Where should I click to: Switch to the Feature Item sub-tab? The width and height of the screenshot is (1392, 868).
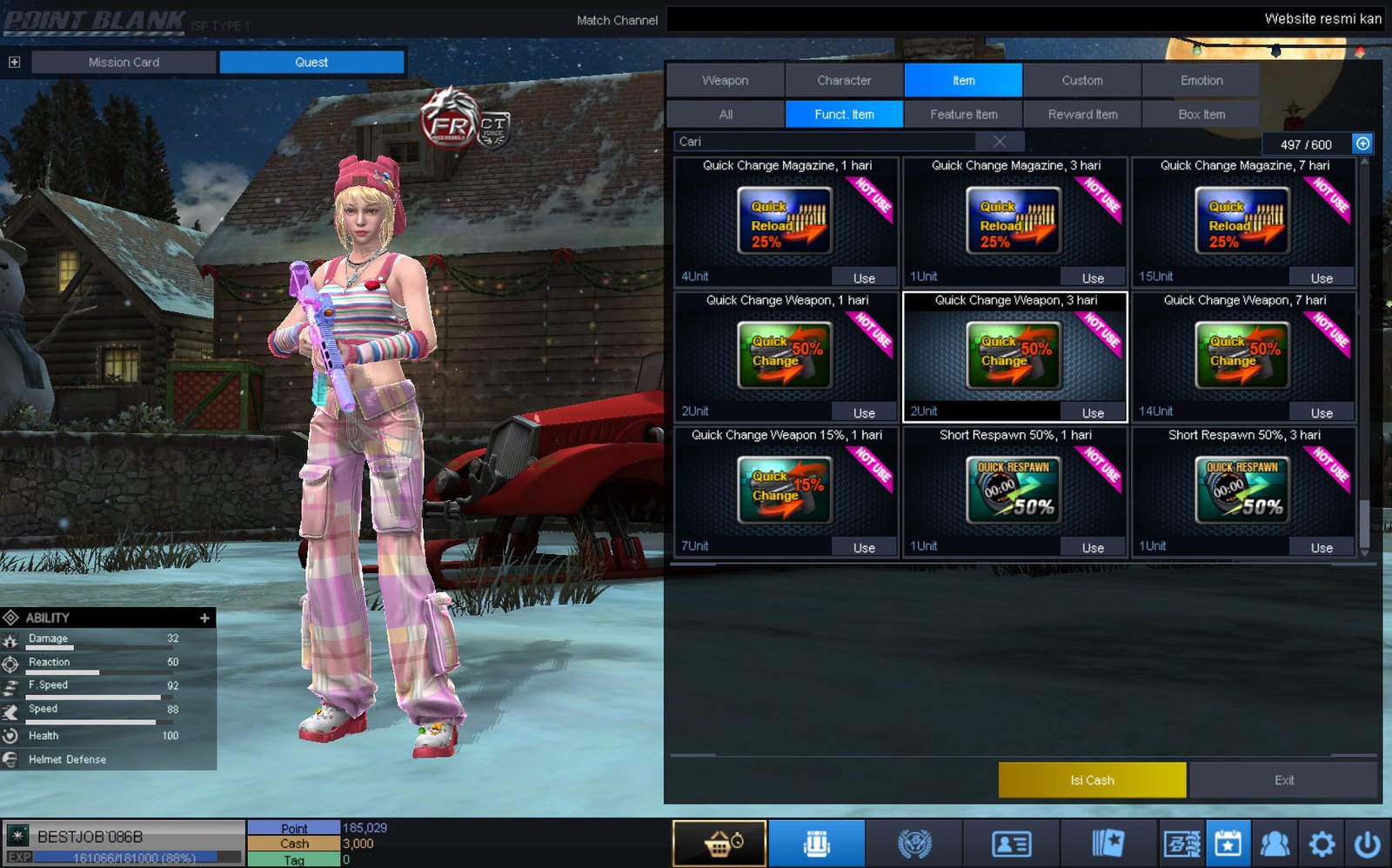963,114
